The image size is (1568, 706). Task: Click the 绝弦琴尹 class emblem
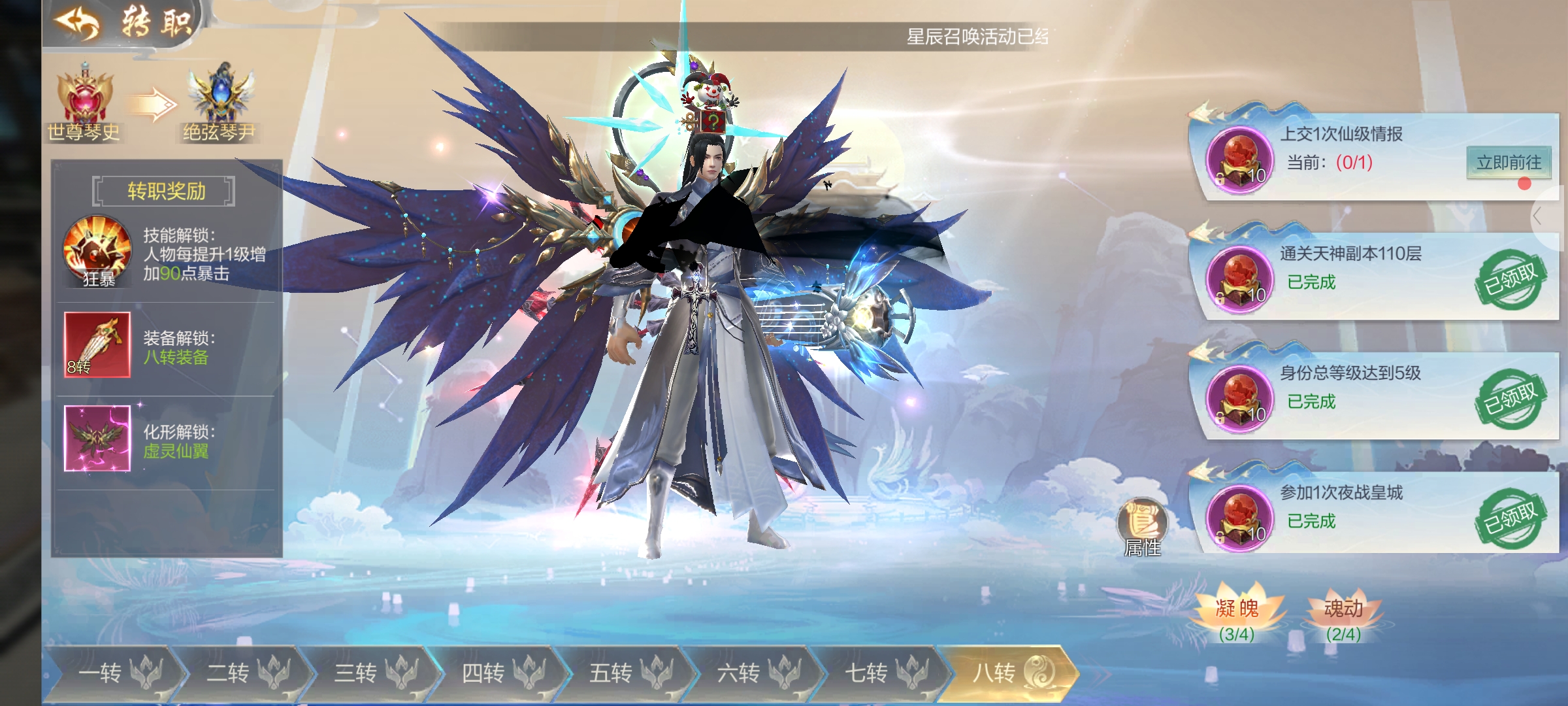click(220, 98)
